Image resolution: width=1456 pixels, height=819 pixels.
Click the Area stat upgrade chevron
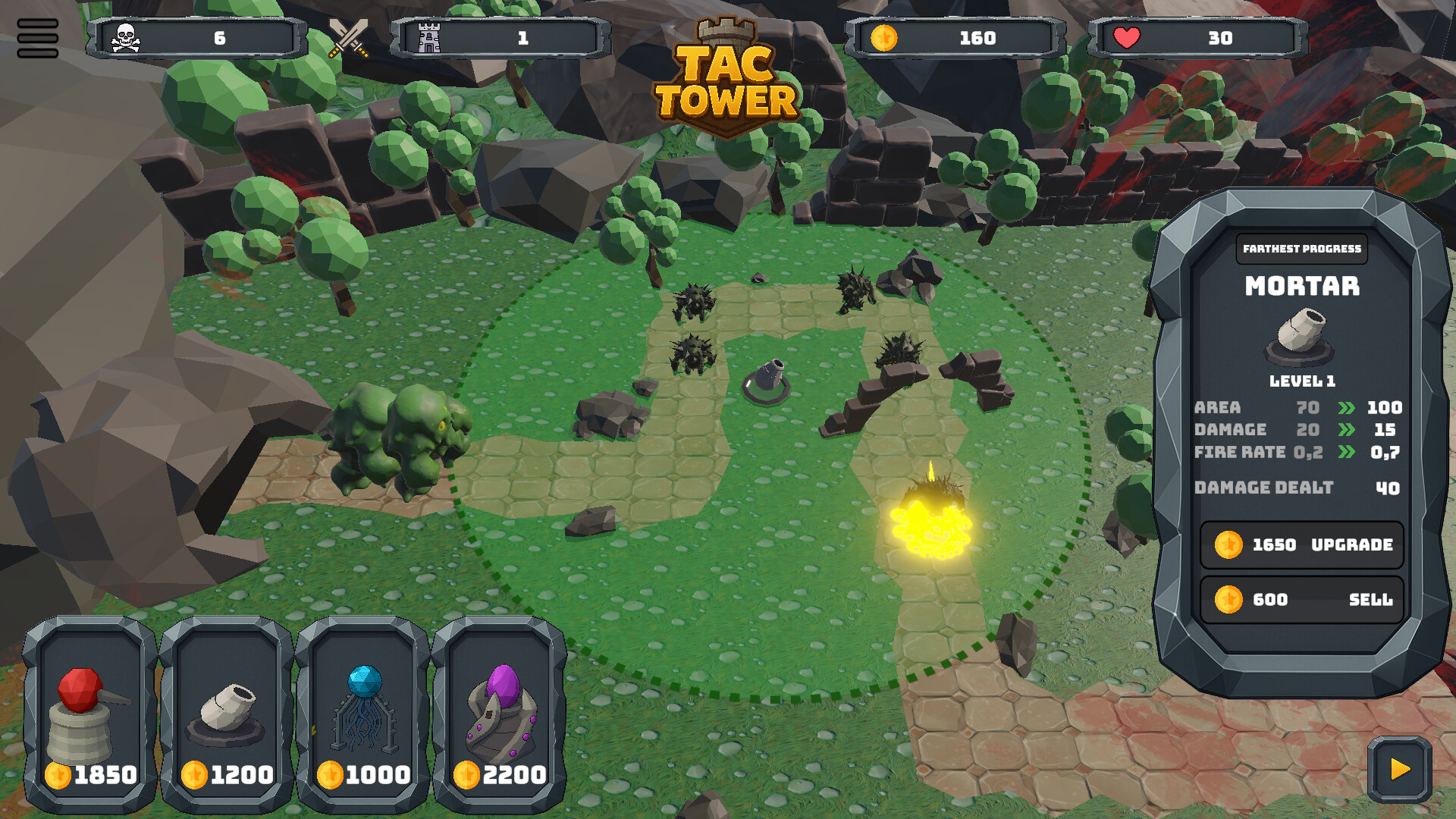tap(1348, 408)
